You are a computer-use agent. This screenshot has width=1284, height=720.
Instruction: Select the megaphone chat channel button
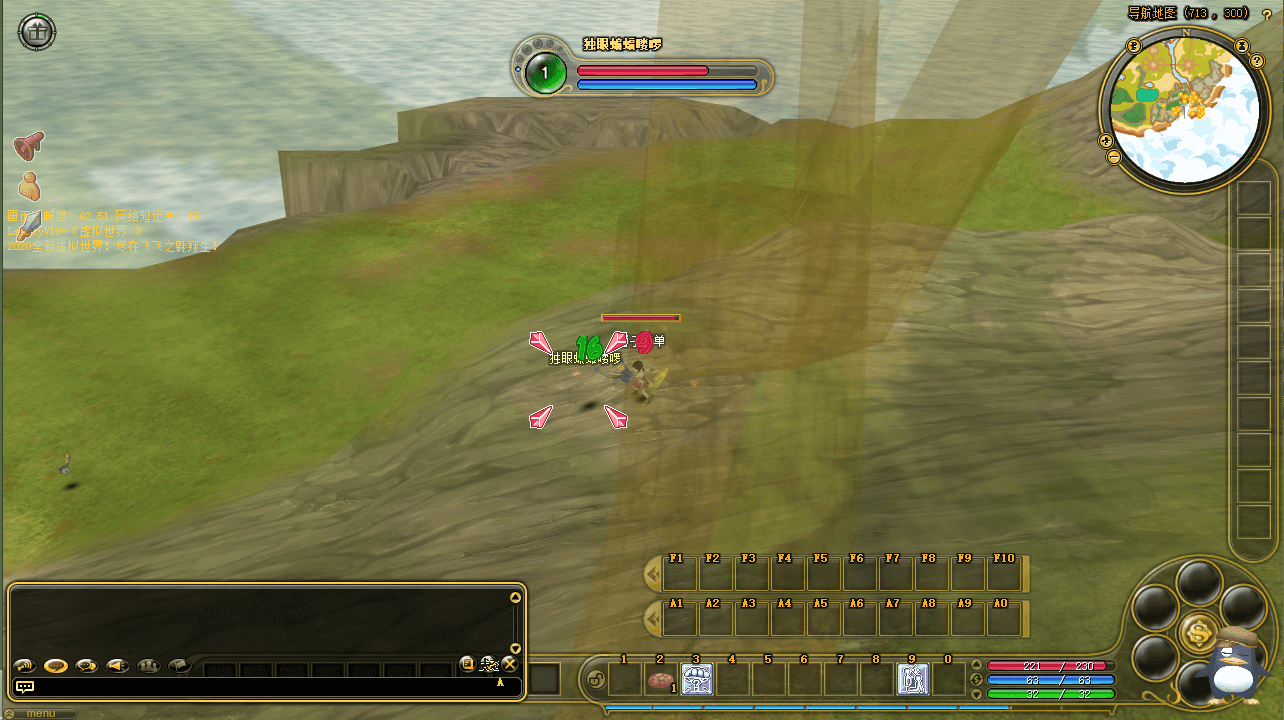click(x=118, y=665)
